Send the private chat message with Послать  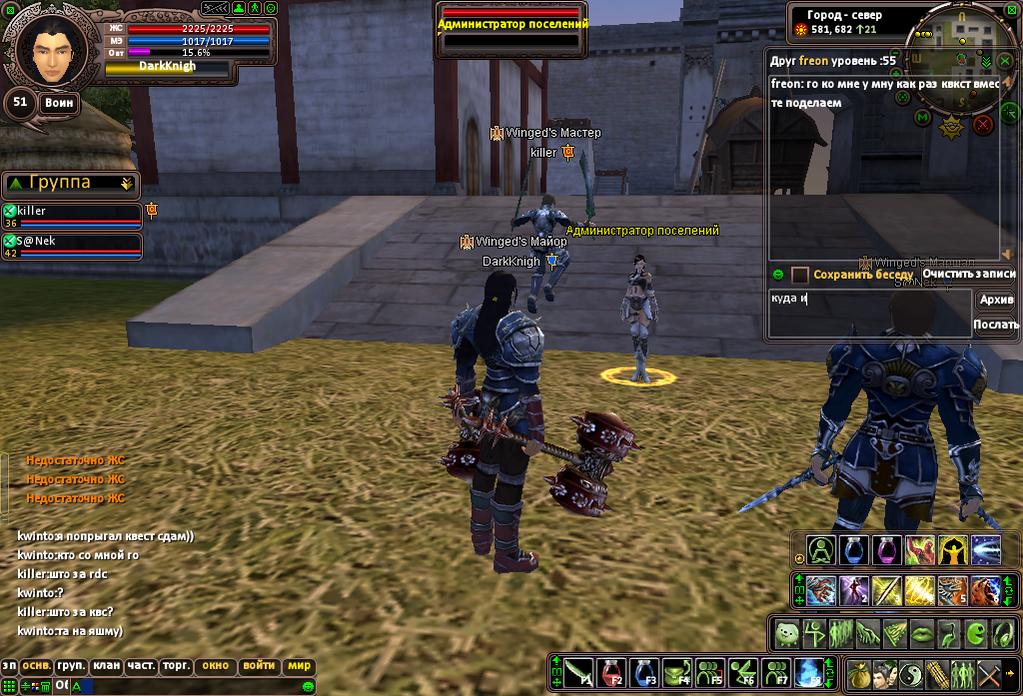(x=995, y=324)
